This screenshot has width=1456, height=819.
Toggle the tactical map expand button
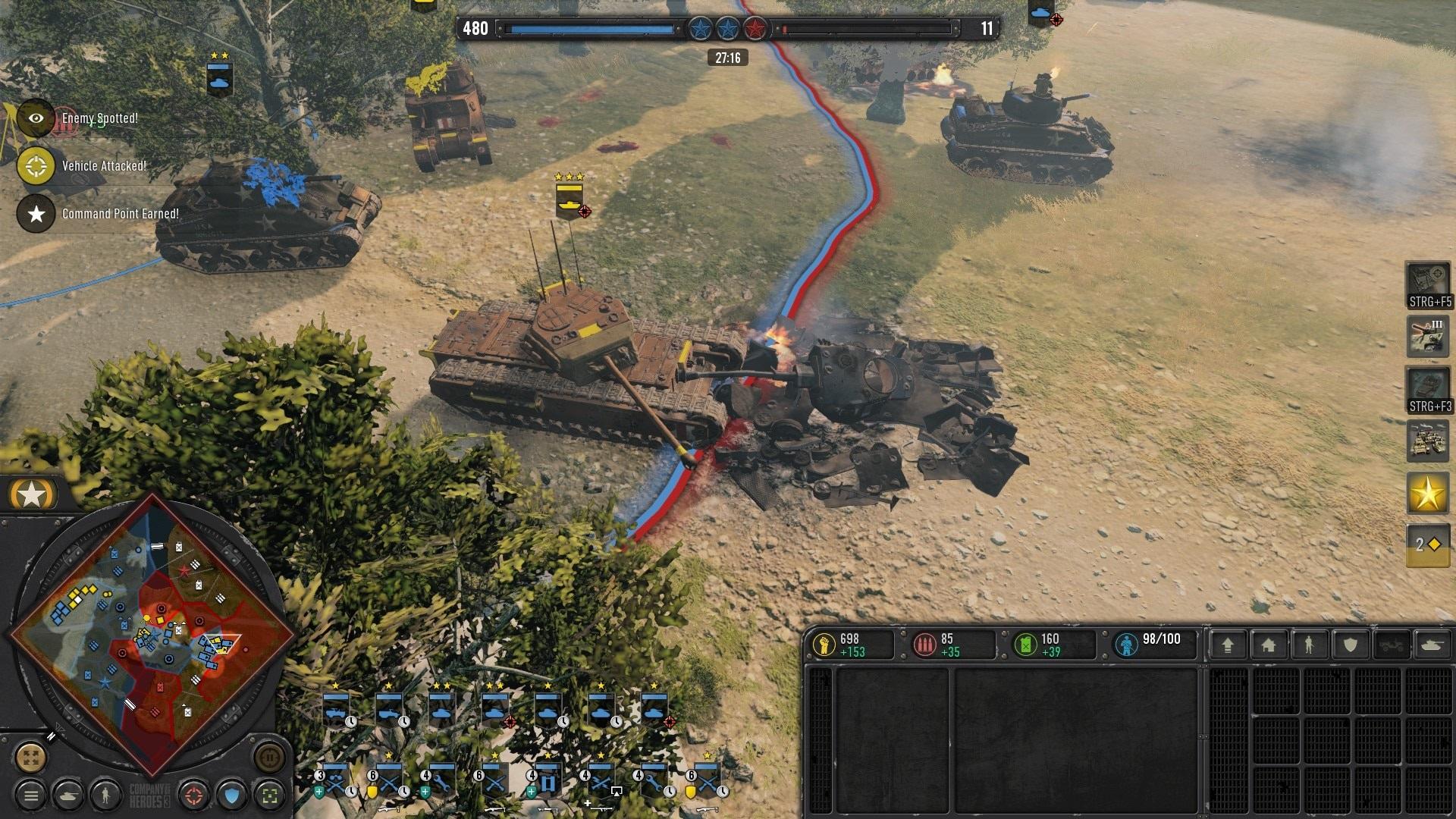coord(31,757)
